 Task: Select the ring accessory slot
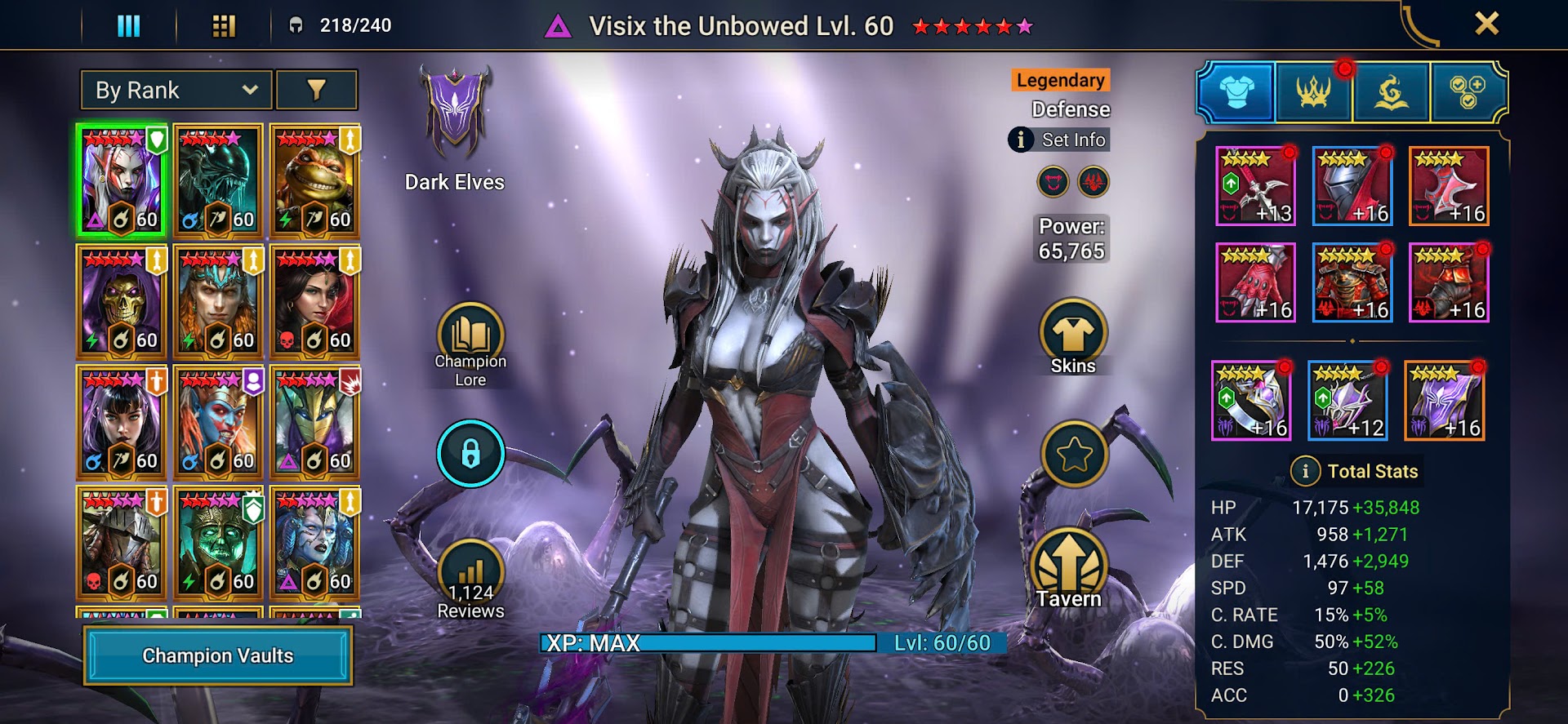click(x=1250, y=400)
